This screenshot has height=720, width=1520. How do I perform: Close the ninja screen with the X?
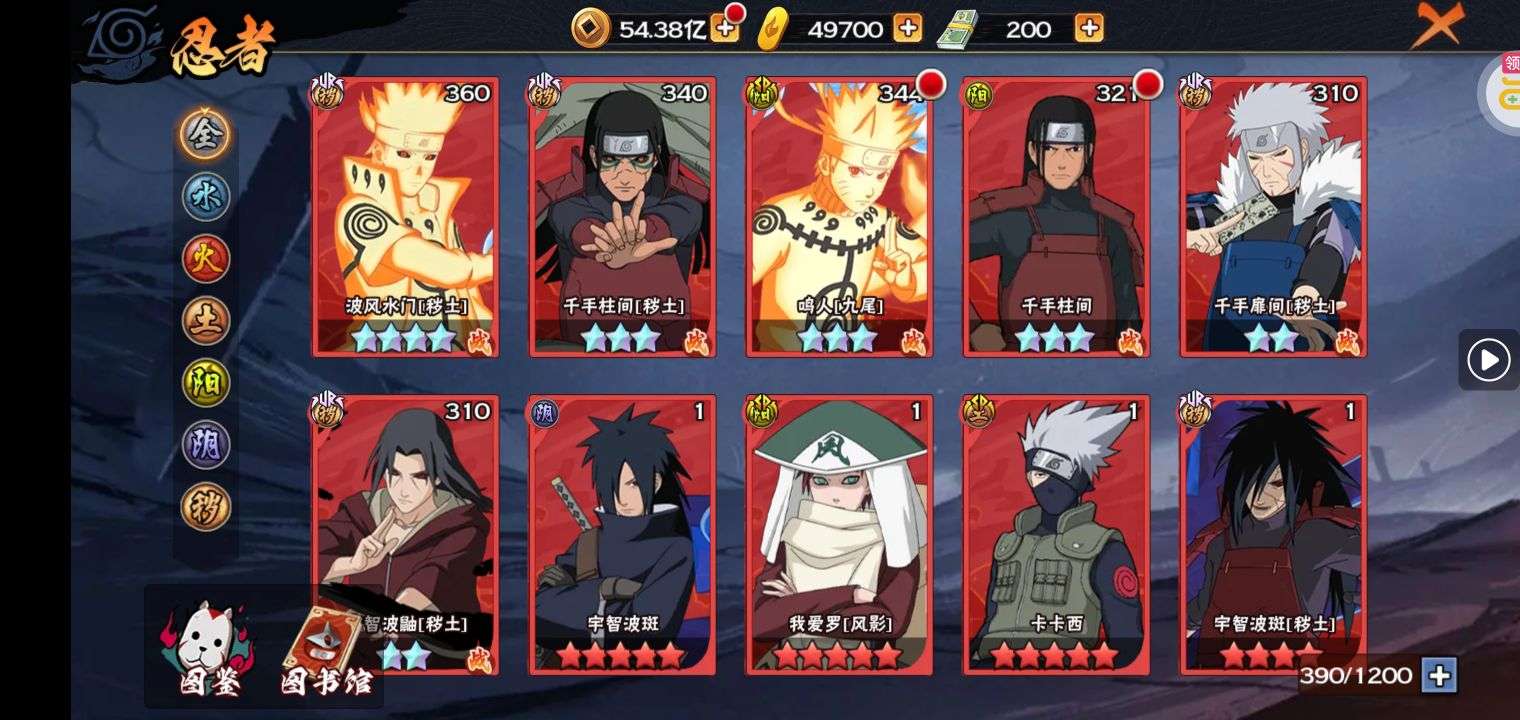coord(1437,25)
